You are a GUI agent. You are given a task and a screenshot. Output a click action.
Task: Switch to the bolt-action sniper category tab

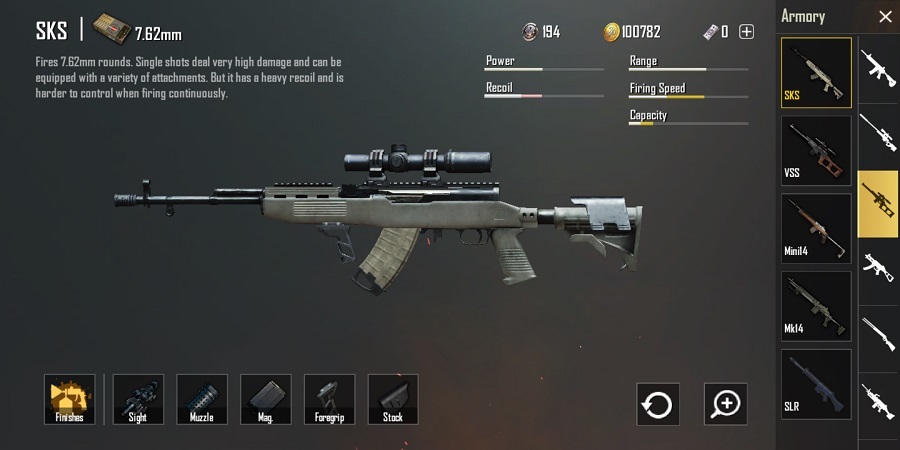[878, 133]
